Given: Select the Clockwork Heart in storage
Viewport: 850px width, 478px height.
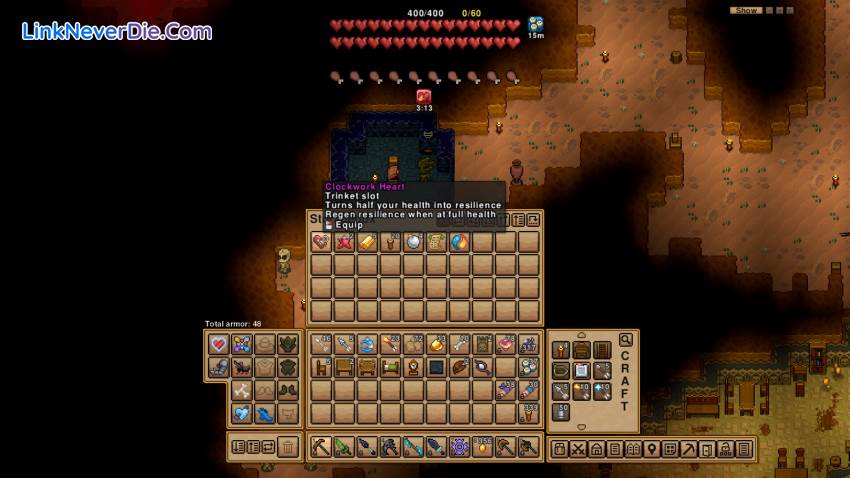Looking at the screenshot, I should click(x=321, y=242).
